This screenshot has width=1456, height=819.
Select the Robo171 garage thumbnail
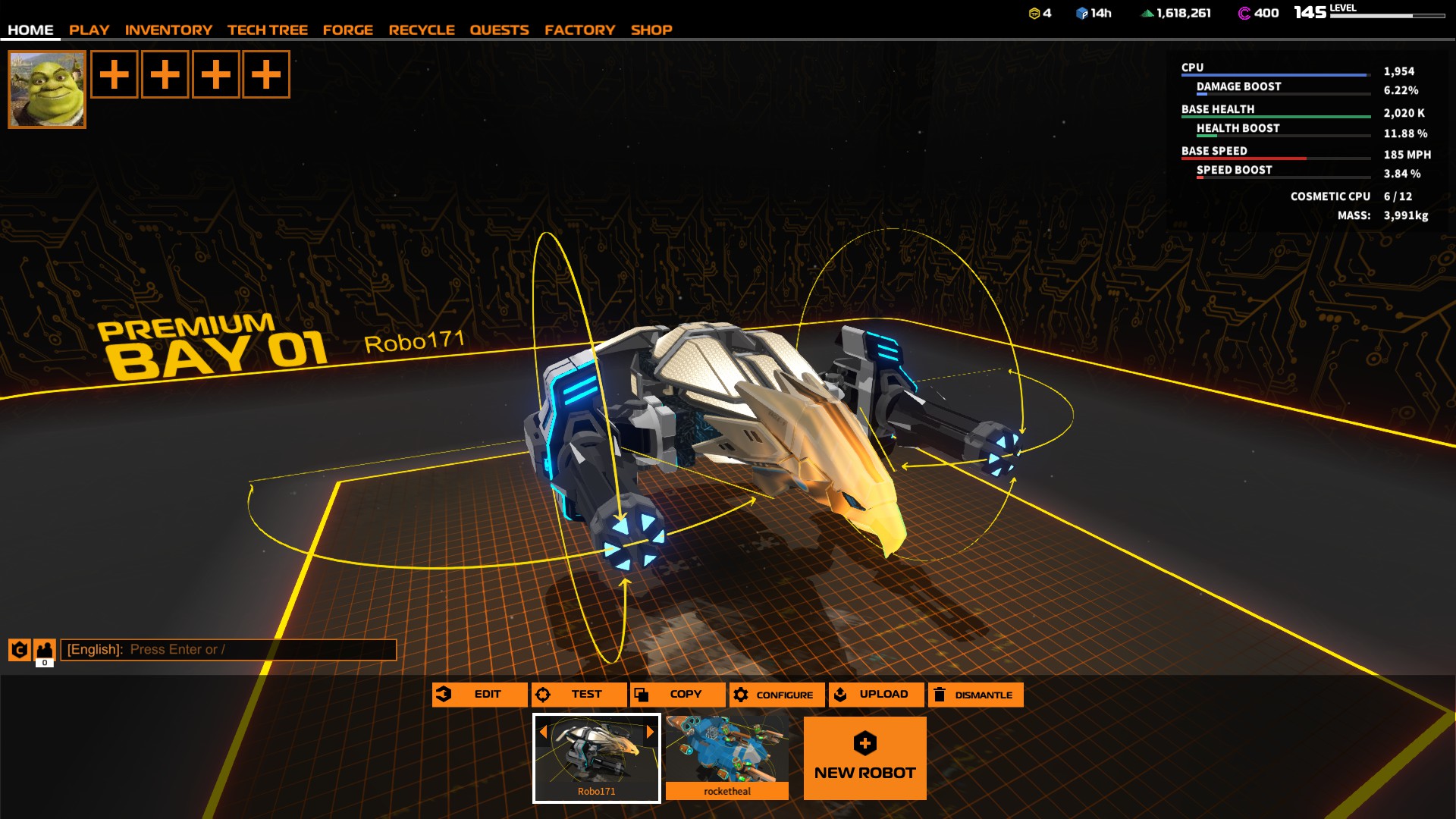tap(597, 758)
